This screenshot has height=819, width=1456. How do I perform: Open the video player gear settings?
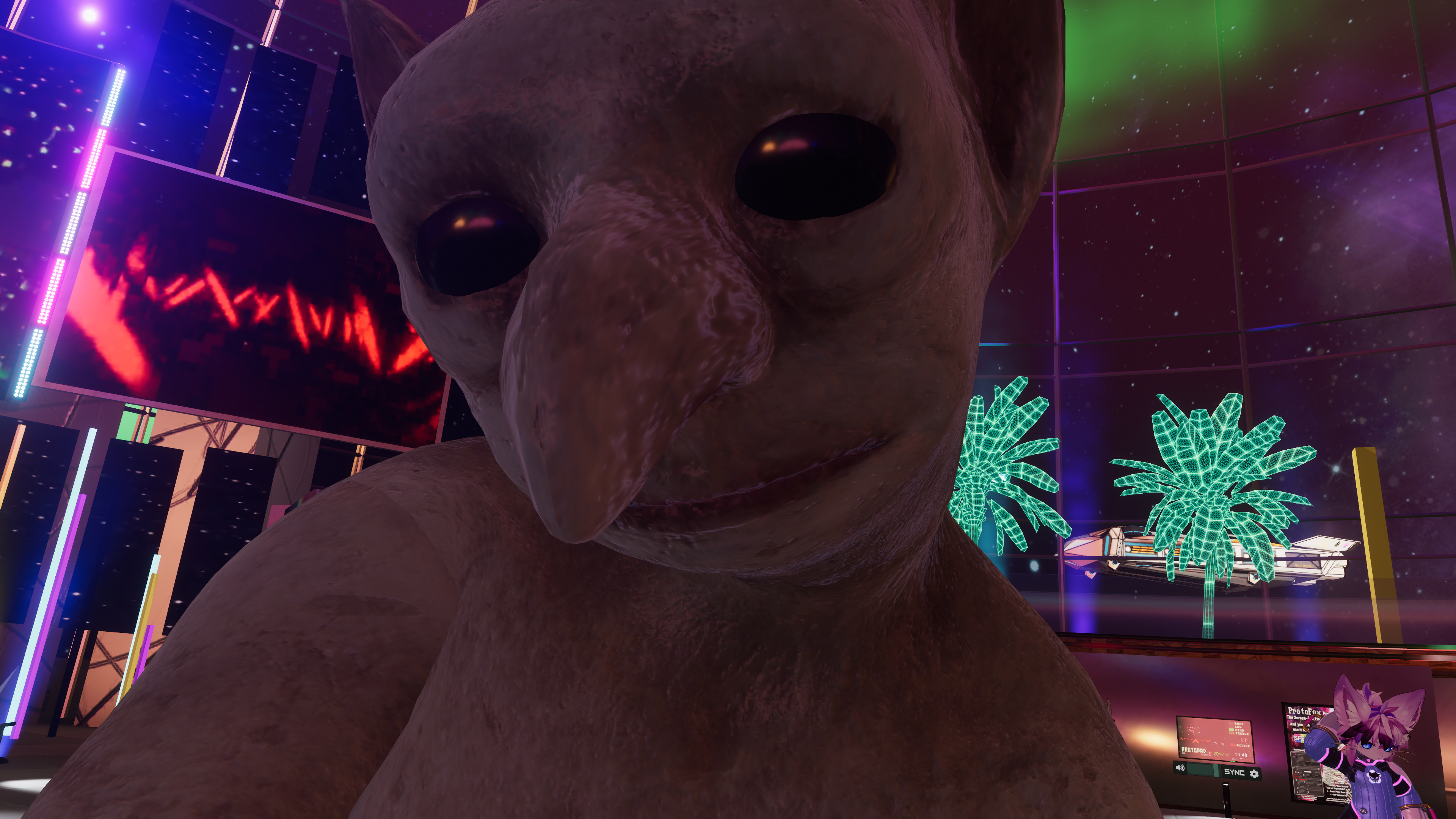tap(1254, 773)
